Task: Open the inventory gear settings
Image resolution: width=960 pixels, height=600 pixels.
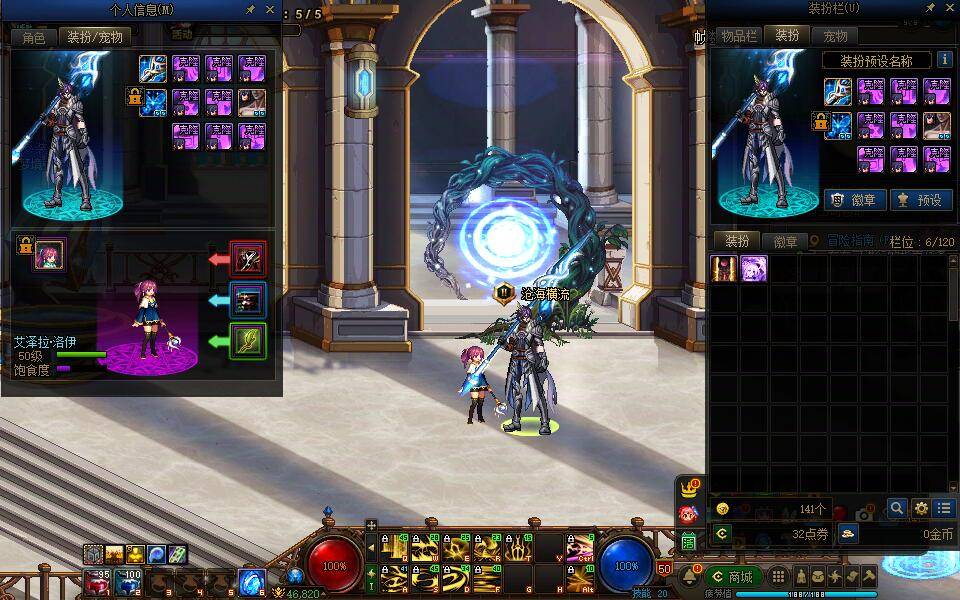Action: [920, 508]
